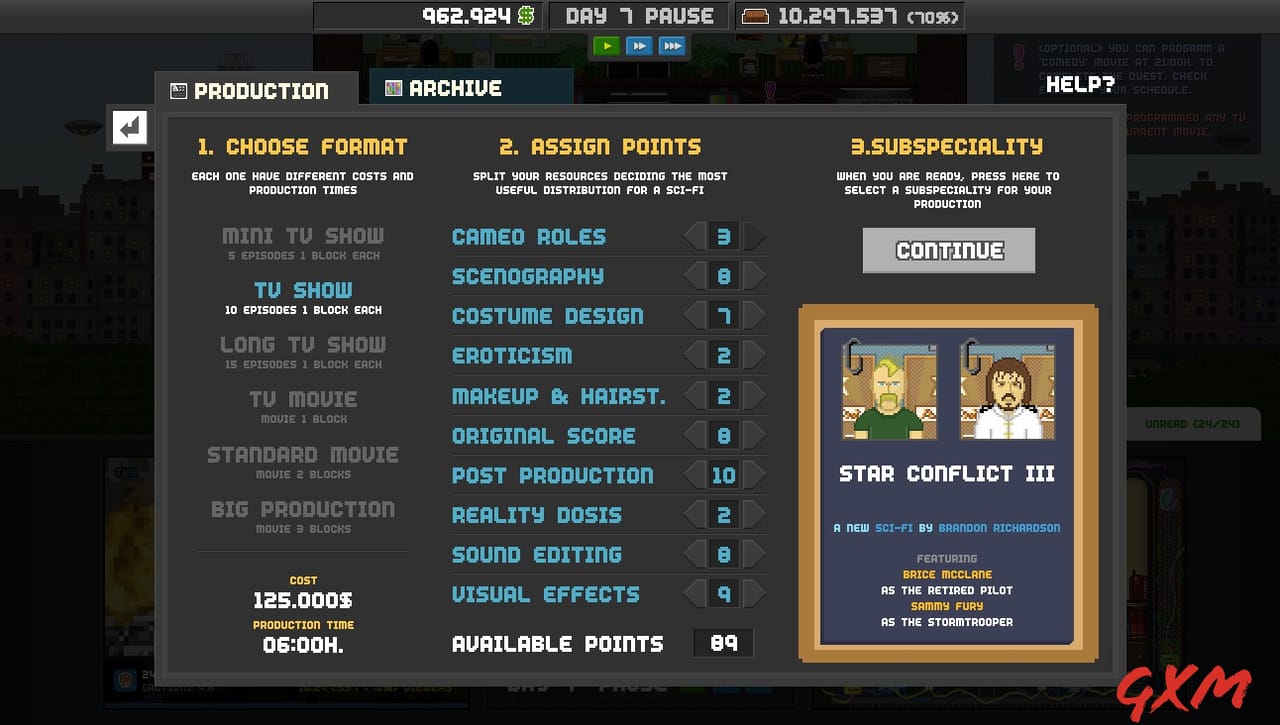The height and width of the screenshot is (725, 1280).
Task: Select the Standard Movie format
Action: point(303,455)
